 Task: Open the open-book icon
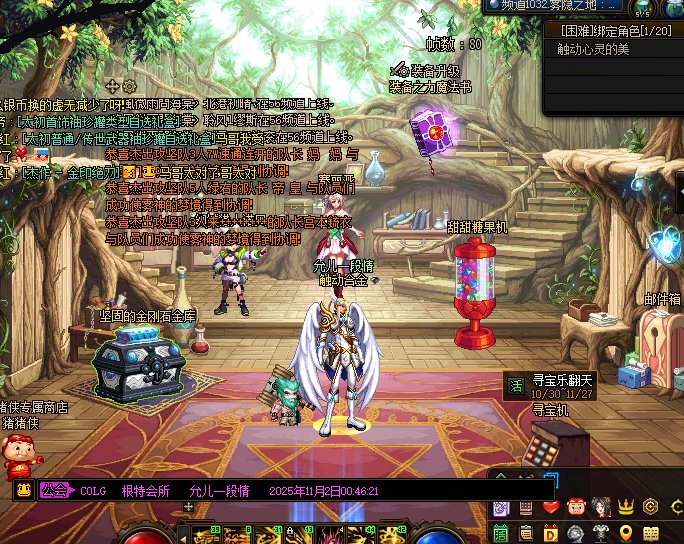(651, 532)
